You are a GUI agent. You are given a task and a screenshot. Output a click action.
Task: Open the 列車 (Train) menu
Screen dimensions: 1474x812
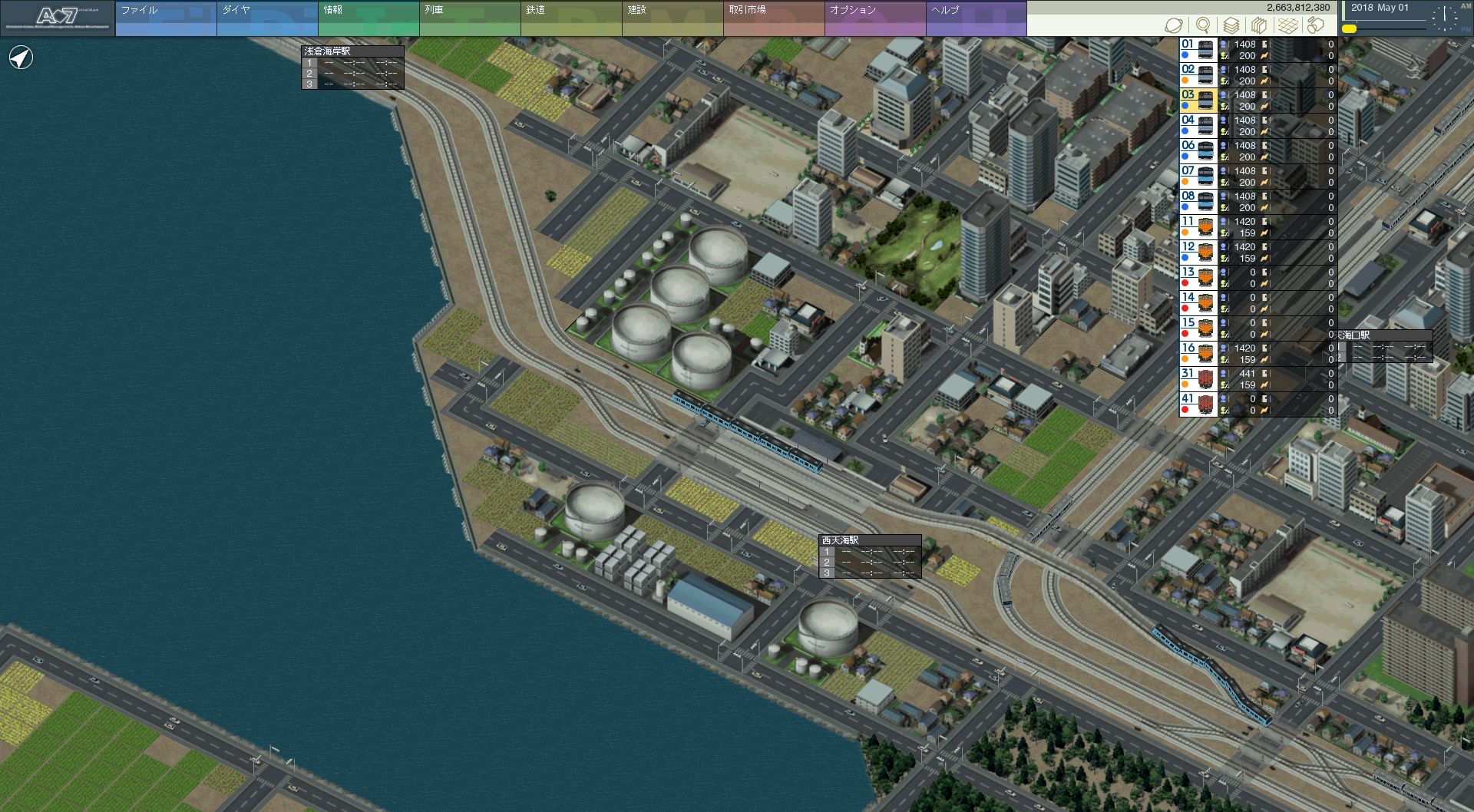coord(469,18)
